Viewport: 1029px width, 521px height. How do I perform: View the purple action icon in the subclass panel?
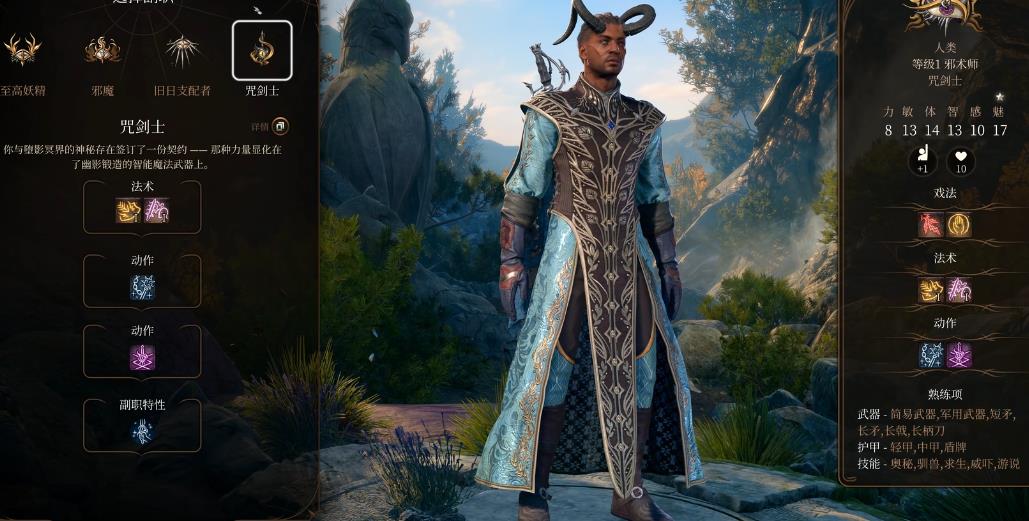point(142,357)
